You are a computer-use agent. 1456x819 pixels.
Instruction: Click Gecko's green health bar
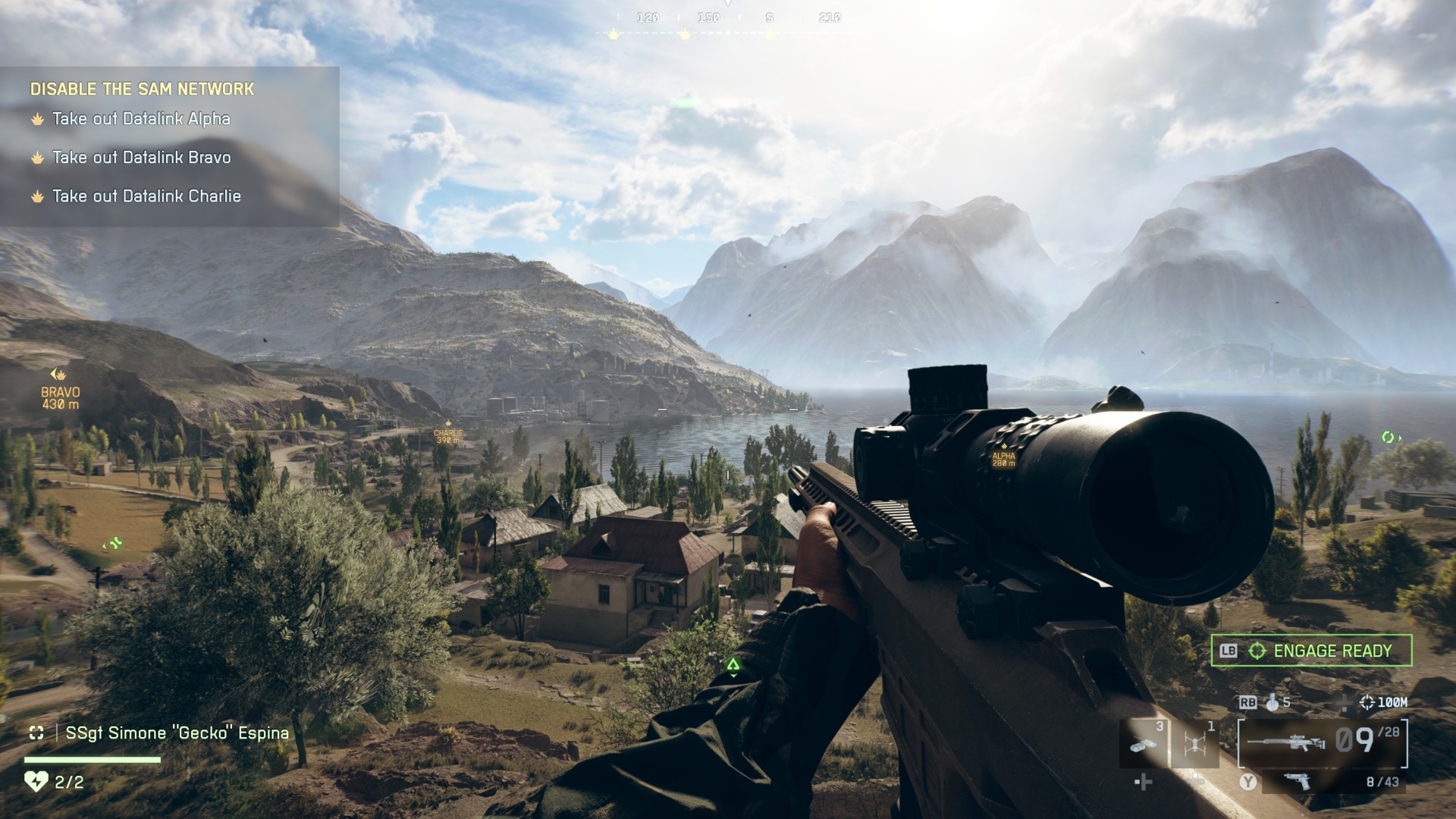(x=91, y=760)
